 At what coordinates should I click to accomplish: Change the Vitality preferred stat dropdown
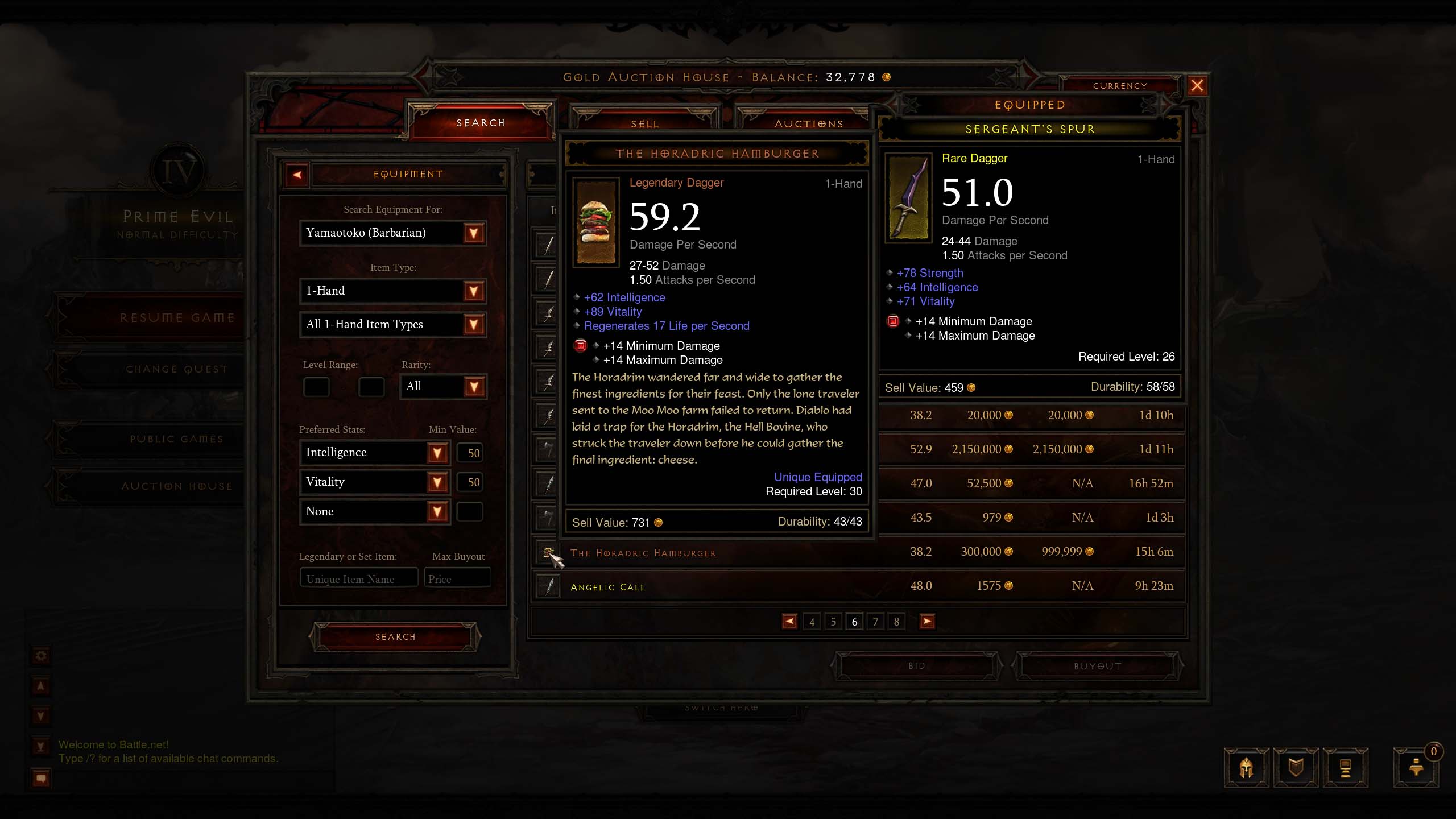tap(437, 482)
